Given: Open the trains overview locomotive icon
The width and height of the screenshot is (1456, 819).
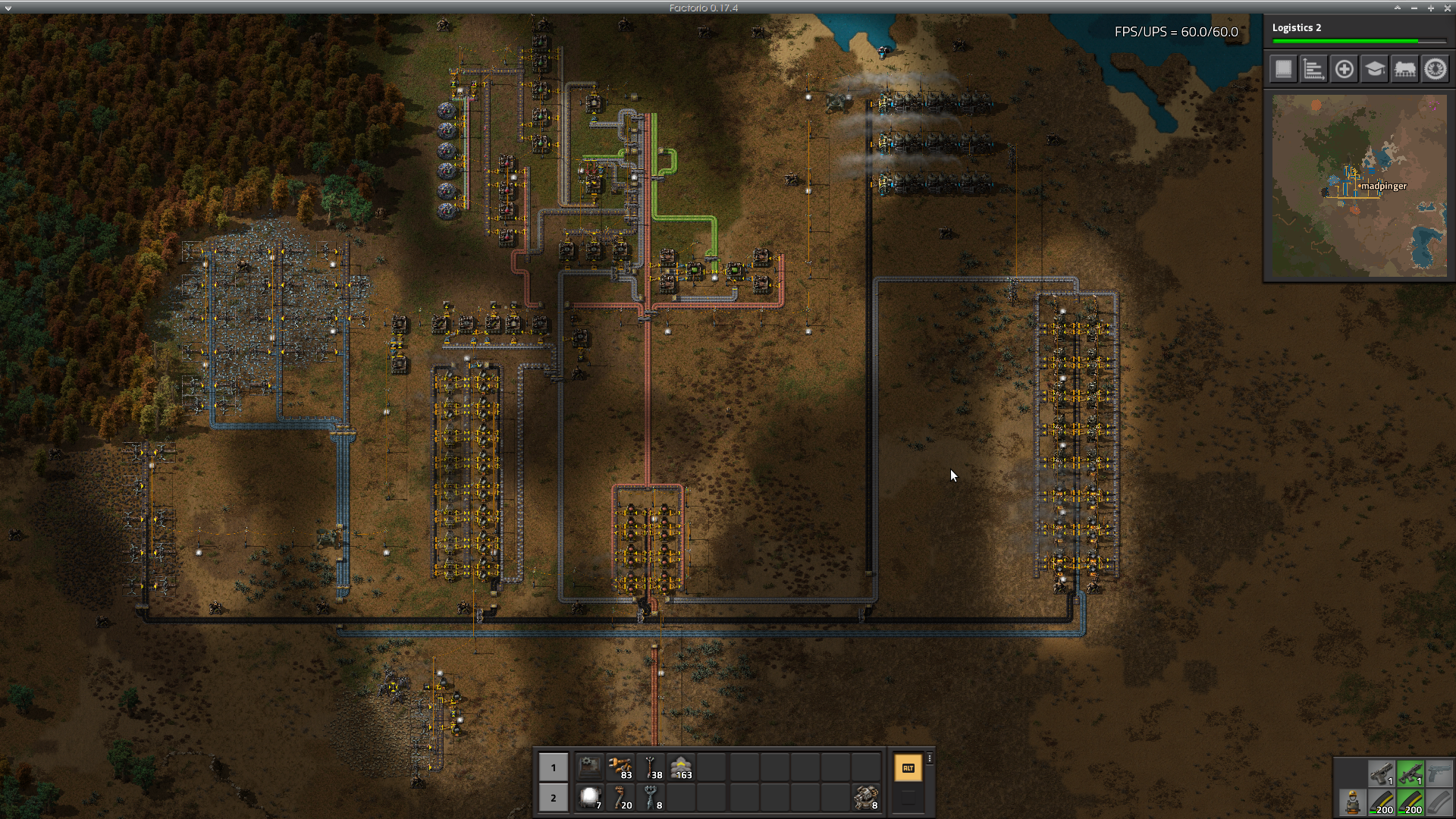Looking at the screenshot, I should point(1404,70).
